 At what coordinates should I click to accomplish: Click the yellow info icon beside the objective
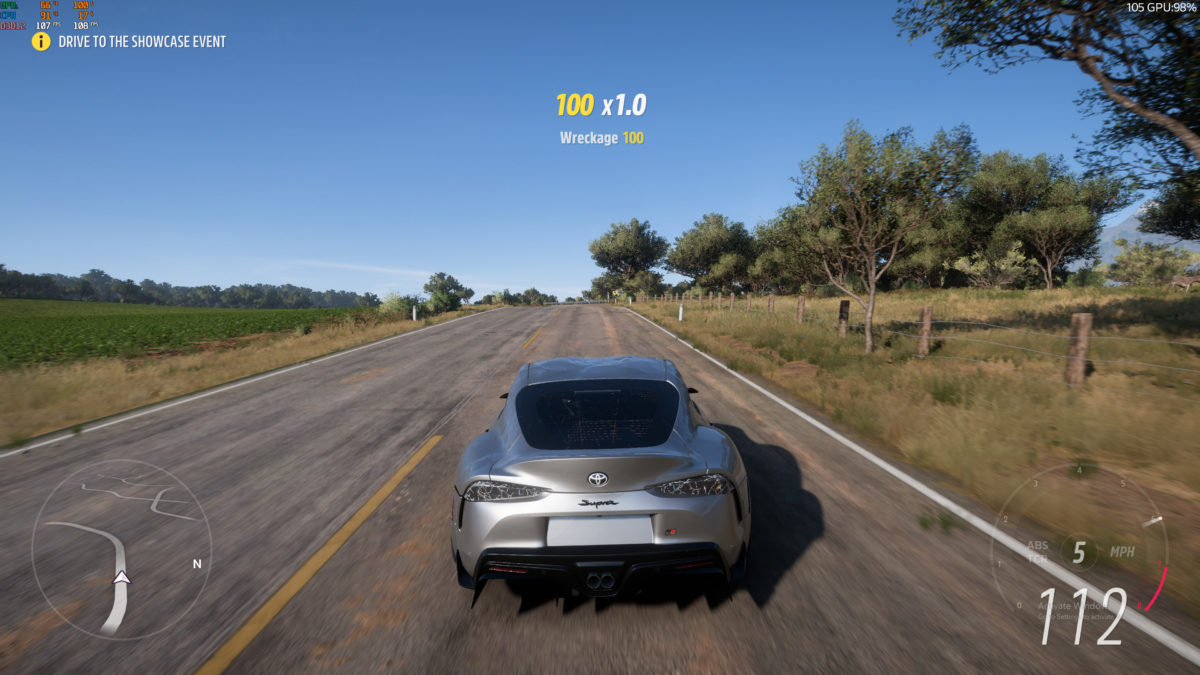[41, 41]
